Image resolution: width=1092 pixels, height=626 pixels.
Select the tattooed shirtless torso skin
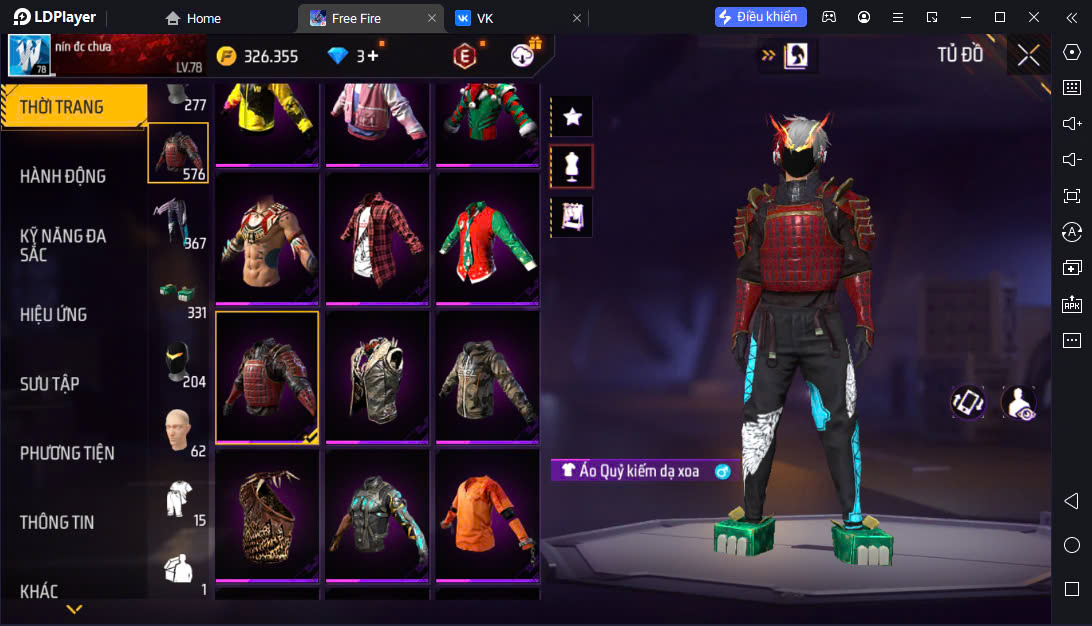pos(267,237)
